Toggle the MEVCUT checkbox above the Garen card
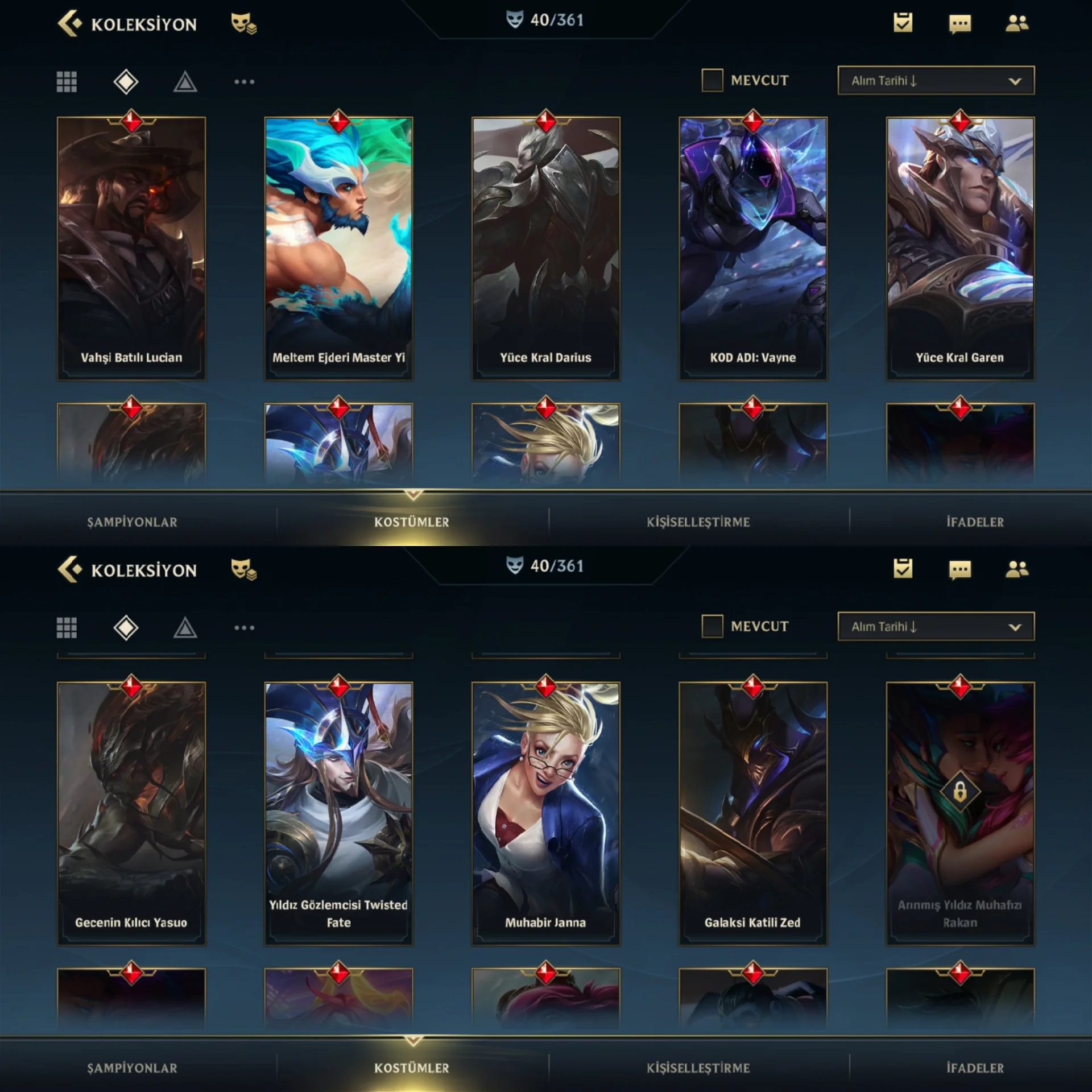Viewport: 1092px width, 1092px height. click(712, 80)
